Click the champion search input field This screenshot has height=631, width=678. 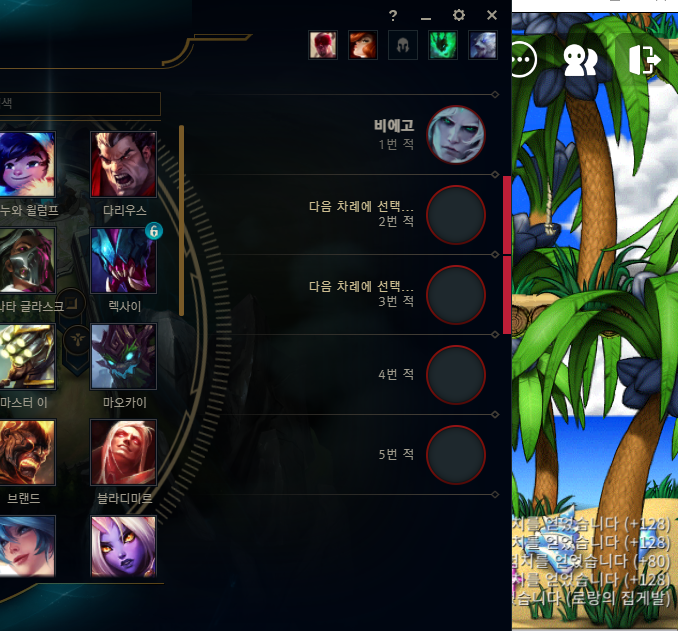point(80,103)
